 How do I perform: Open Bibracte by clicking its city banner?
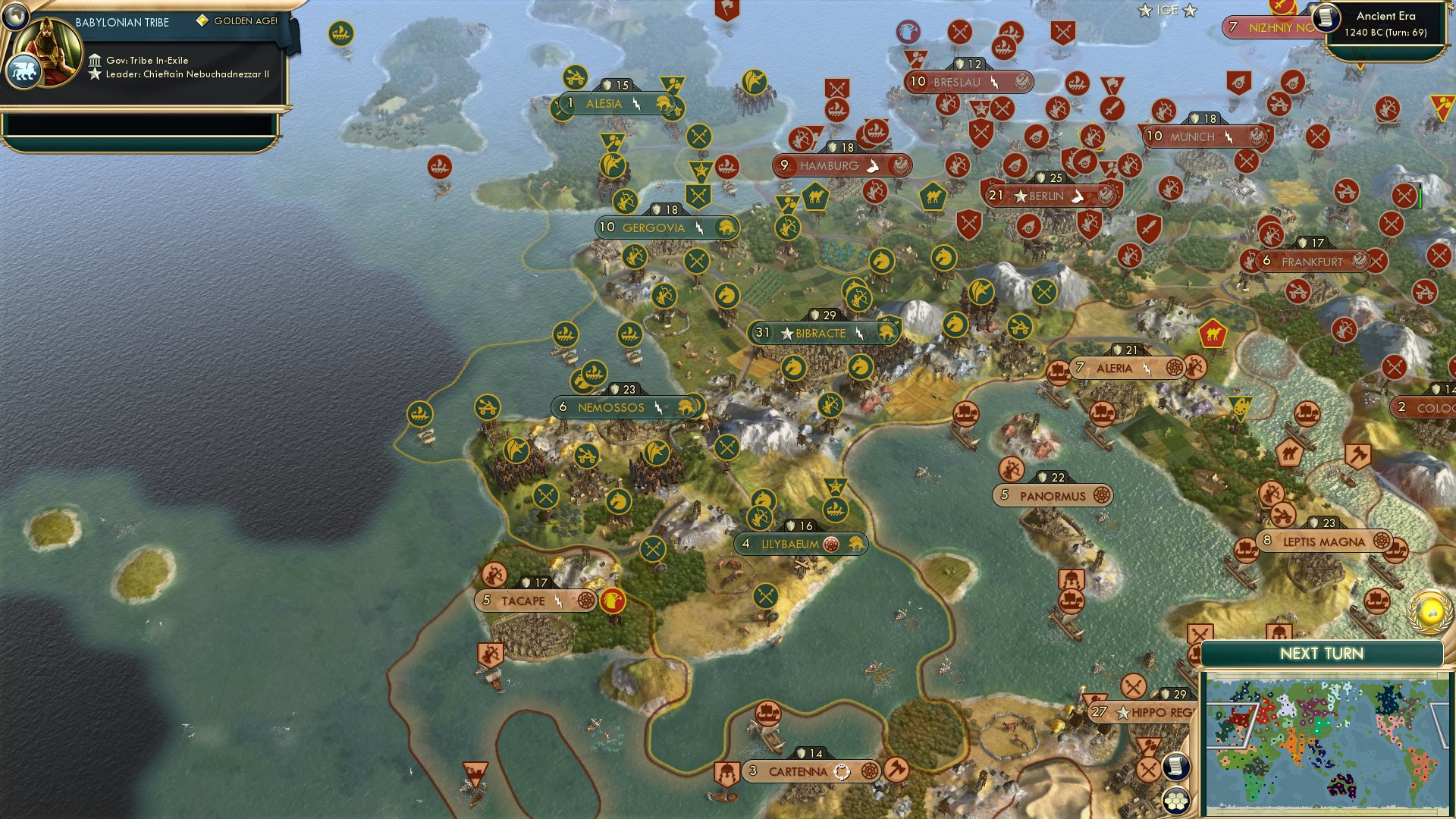pyautogui.click(x=821, y=332)
